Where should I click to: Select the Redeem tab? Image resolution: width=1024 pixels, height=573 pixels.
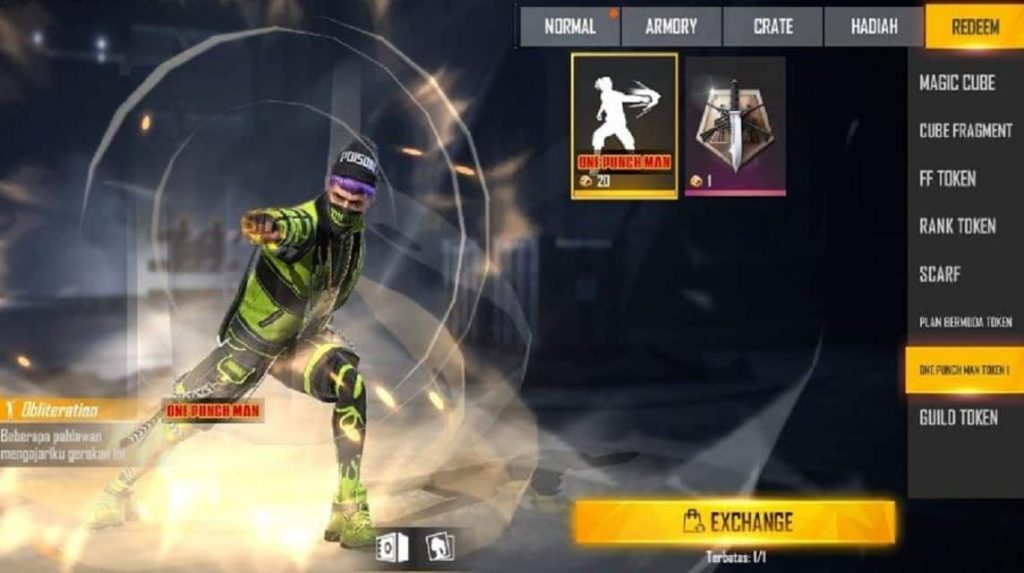[x=974, y=27]
